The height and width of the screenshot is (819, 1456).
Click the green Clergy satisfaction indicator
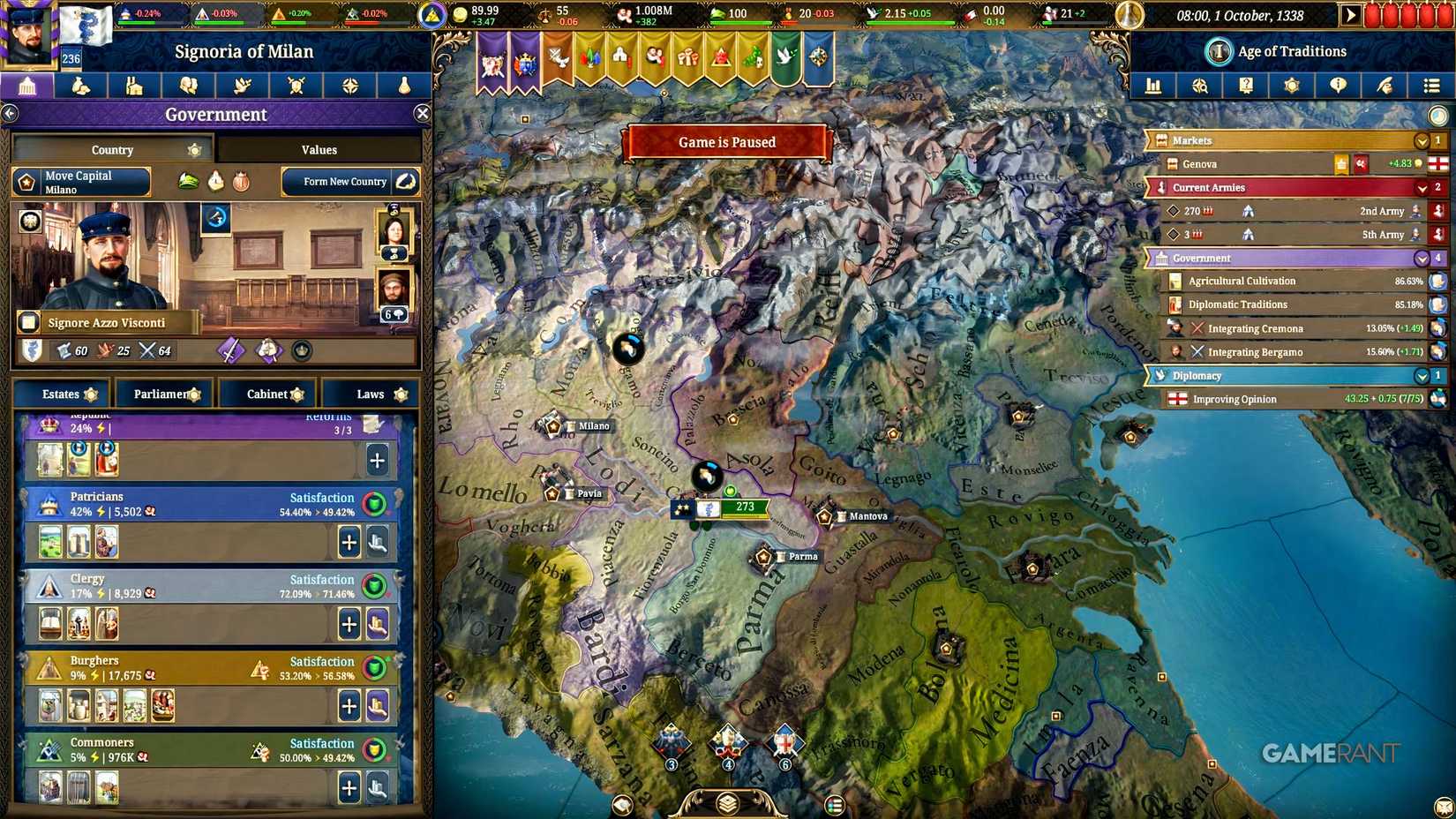tap(375, 586)
